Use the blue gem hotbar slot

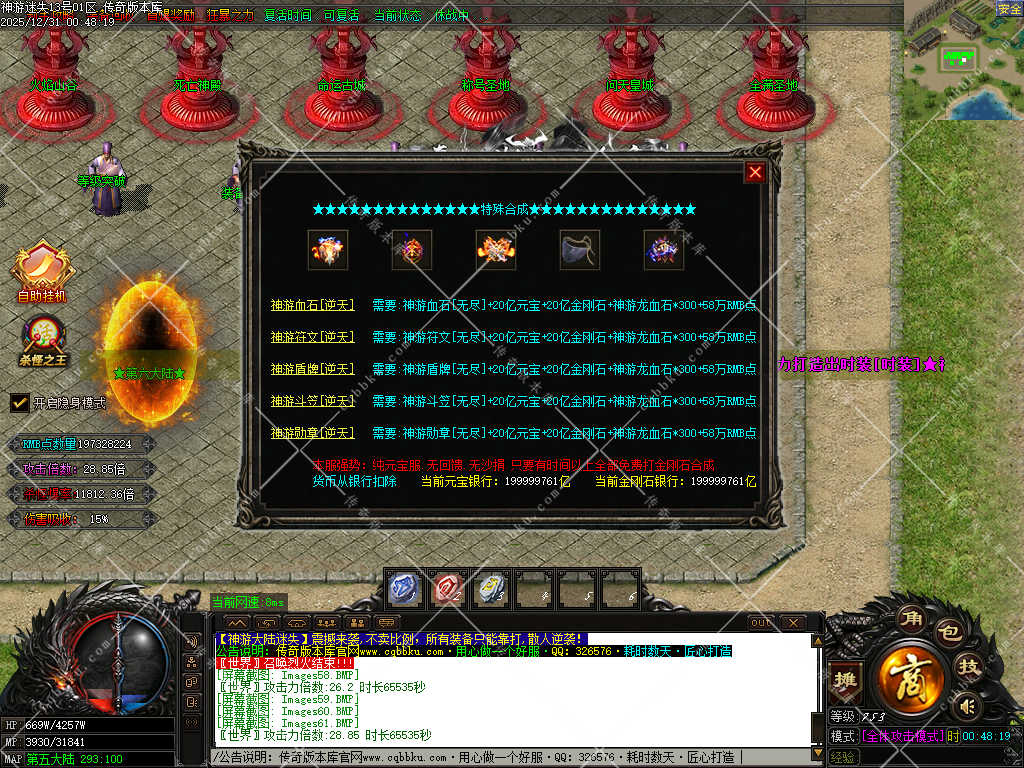(x=403, y=589)
